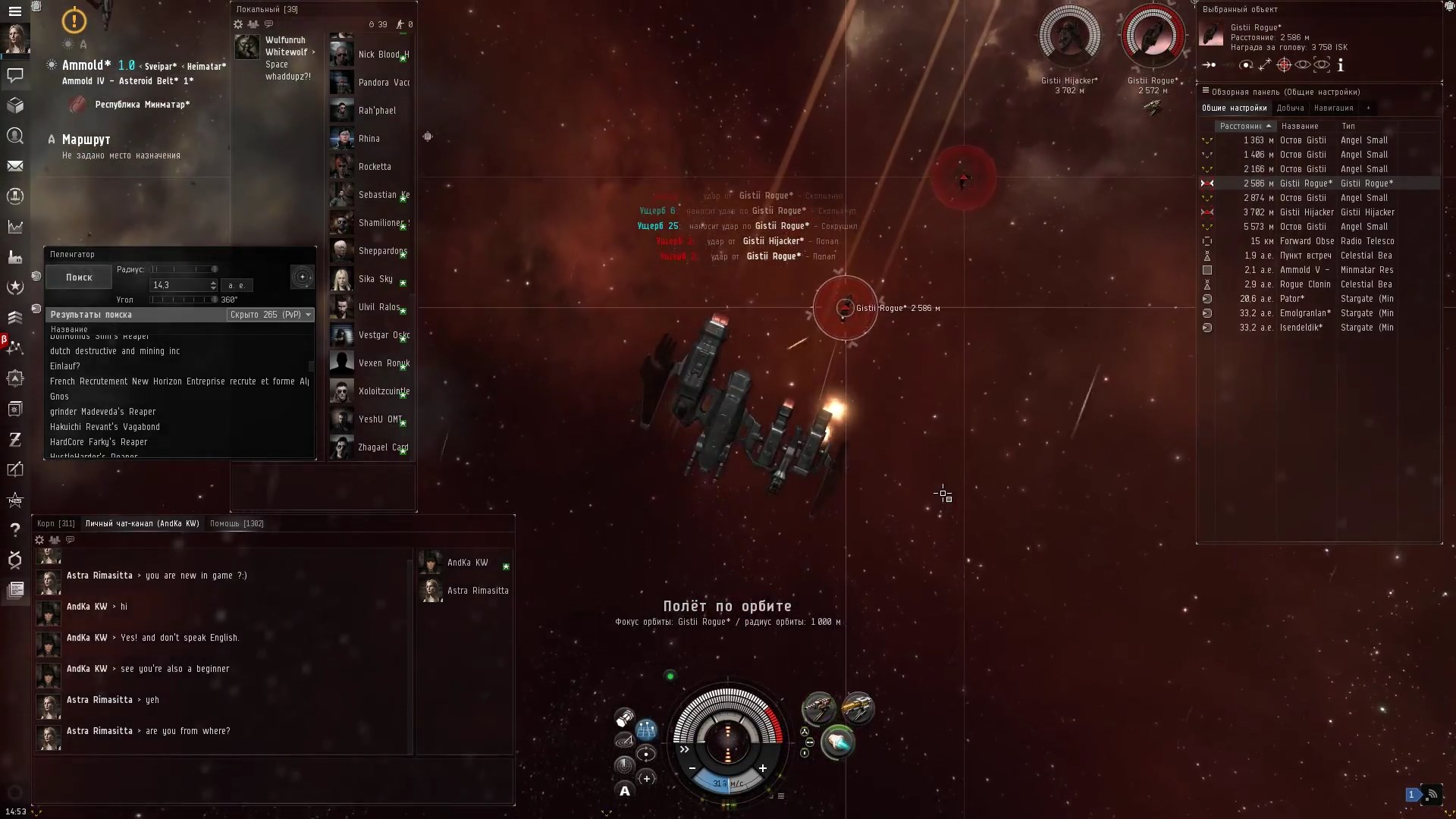Viewport: 1456px width, 819px height.
Task: Select the orbit icon in the selected object panel
Action: pos(1246,64)
